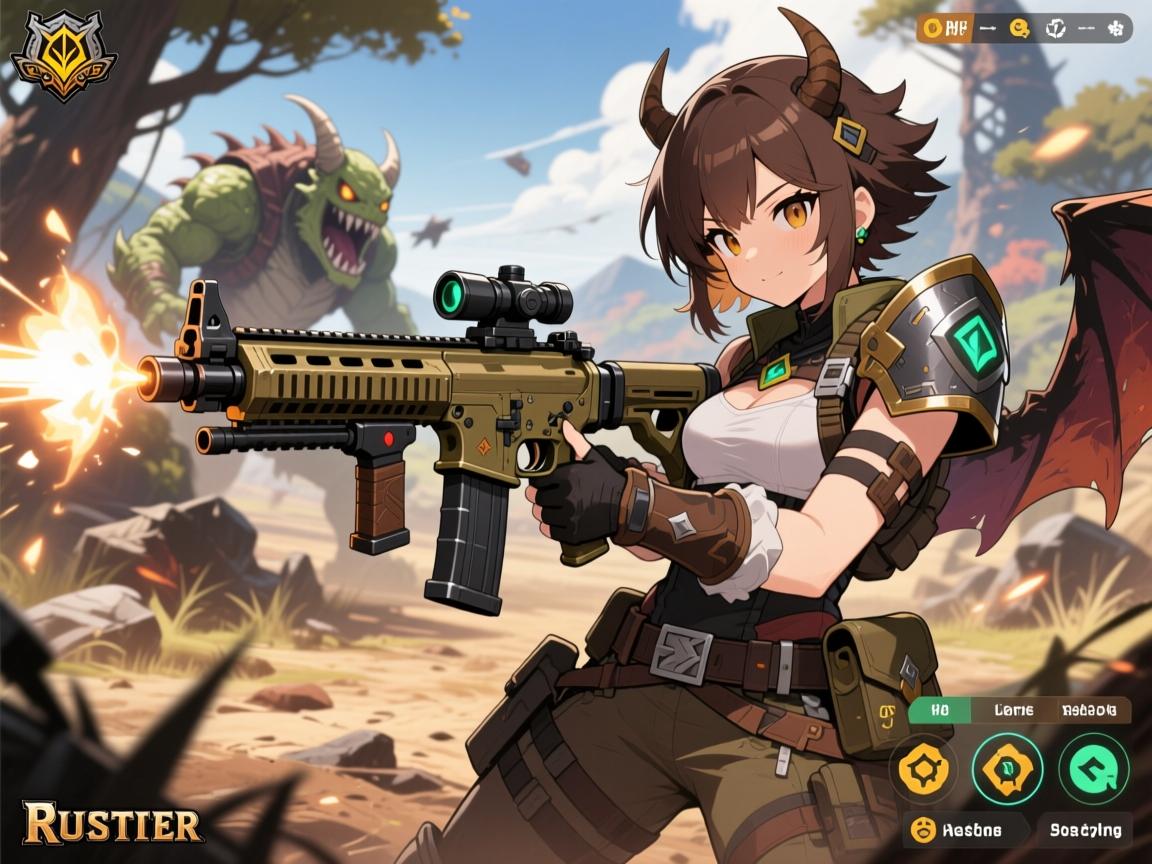
Task: Activate the yellow hexagon ability icon
Action: point(923,770)
